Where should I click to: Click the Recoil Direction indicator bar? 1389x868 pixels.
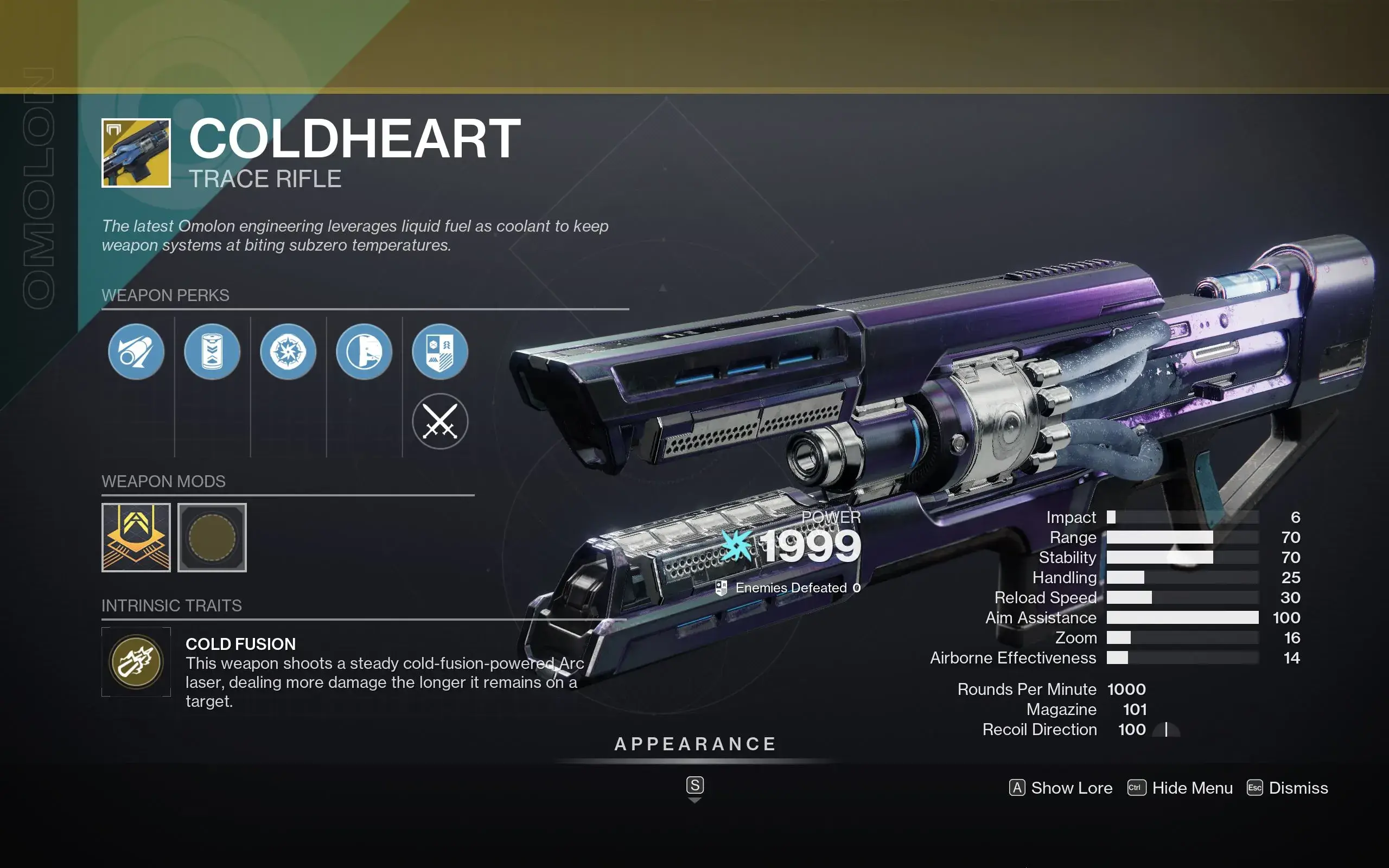click(x=1167, y=730)
